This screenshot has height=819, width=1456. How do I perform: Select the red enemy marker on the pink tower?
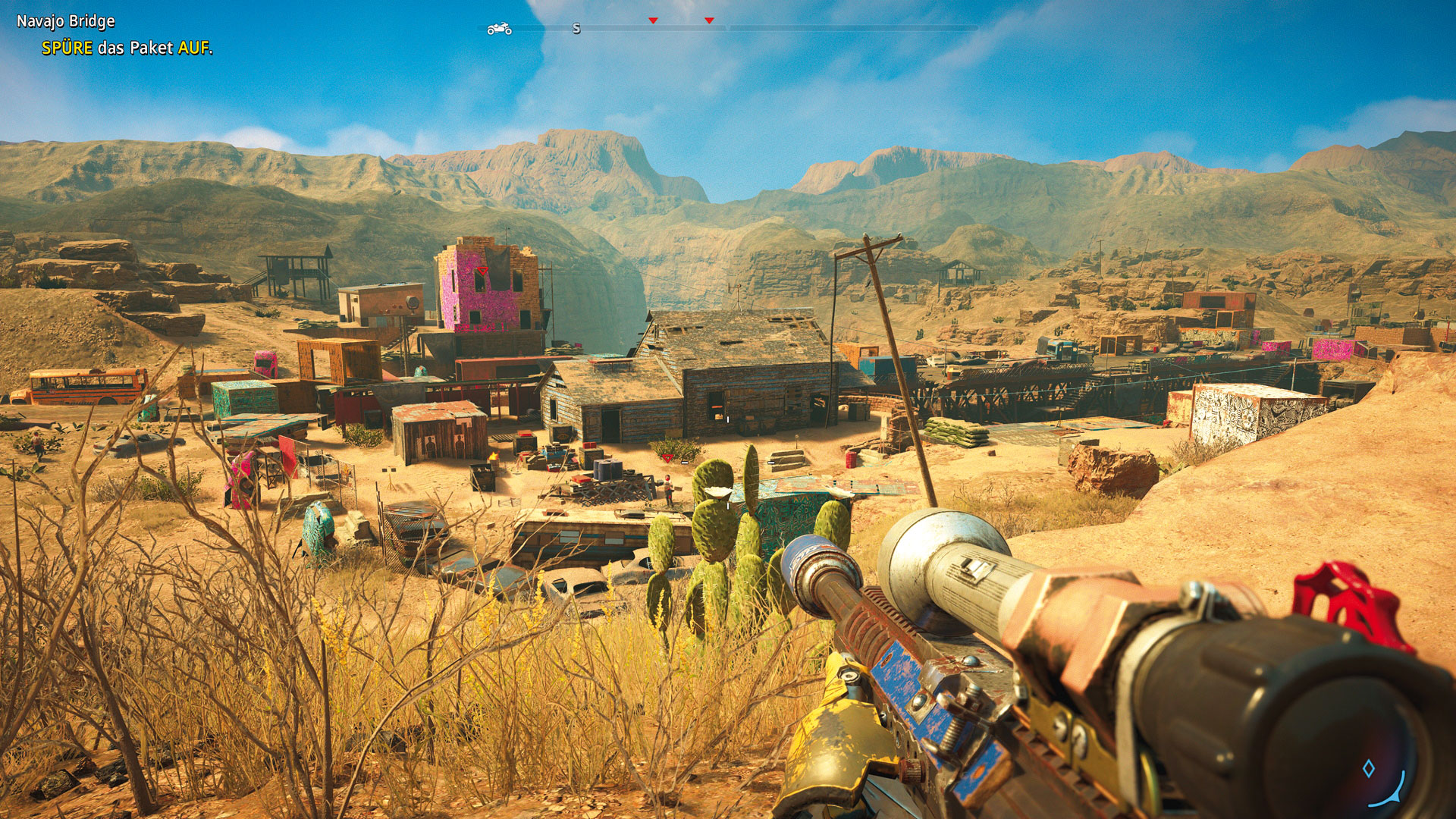(x=482, y=271)
